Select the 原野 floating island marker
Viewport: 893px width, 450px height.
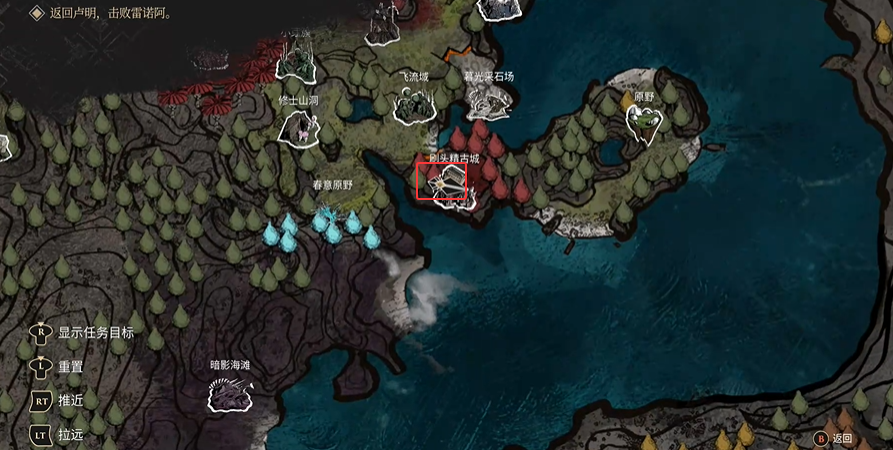(x=644, y=123)
